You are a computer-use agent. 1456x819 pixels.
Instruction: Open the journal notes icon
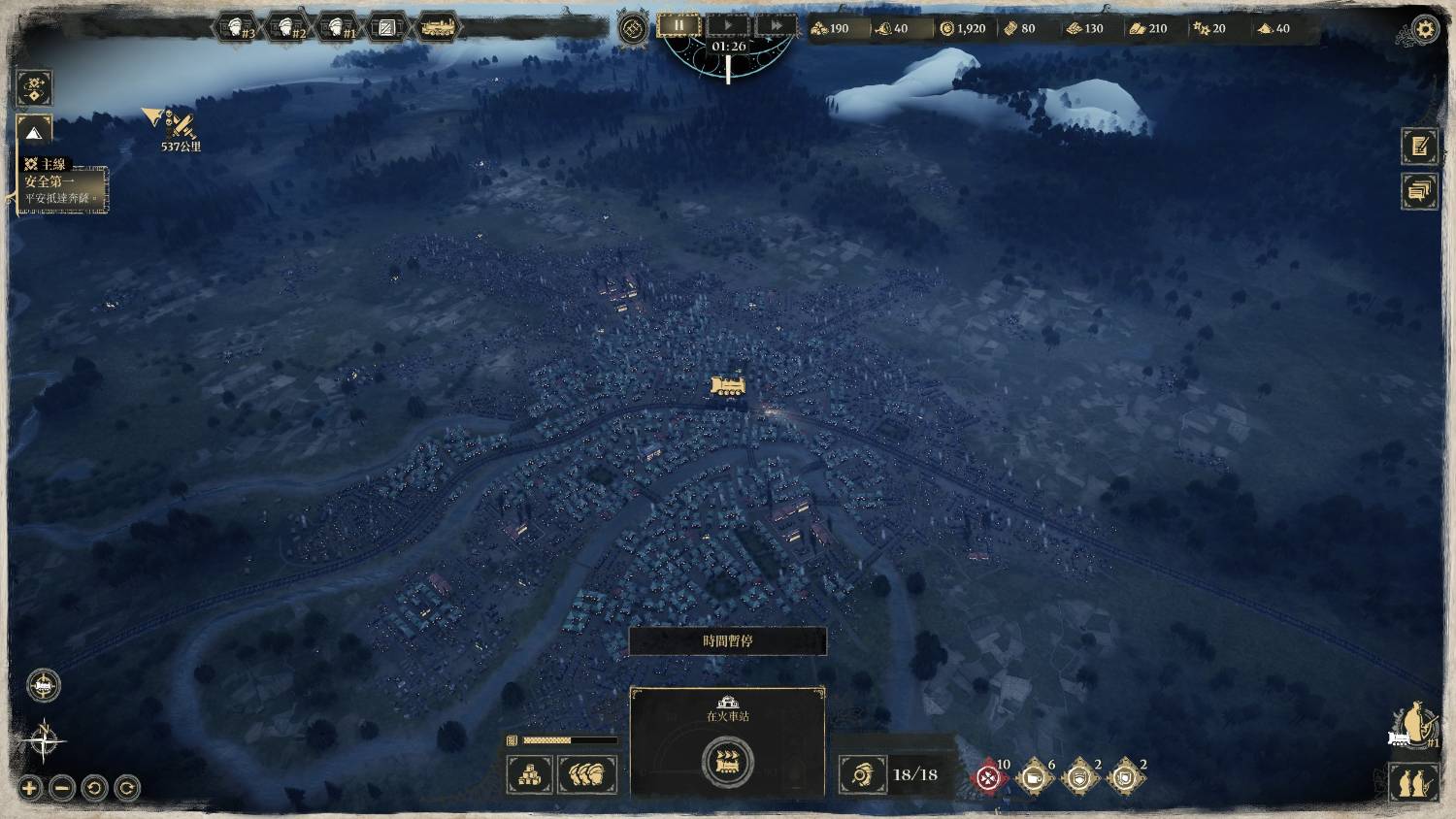pyautogui.click(x=1419, y=147)
